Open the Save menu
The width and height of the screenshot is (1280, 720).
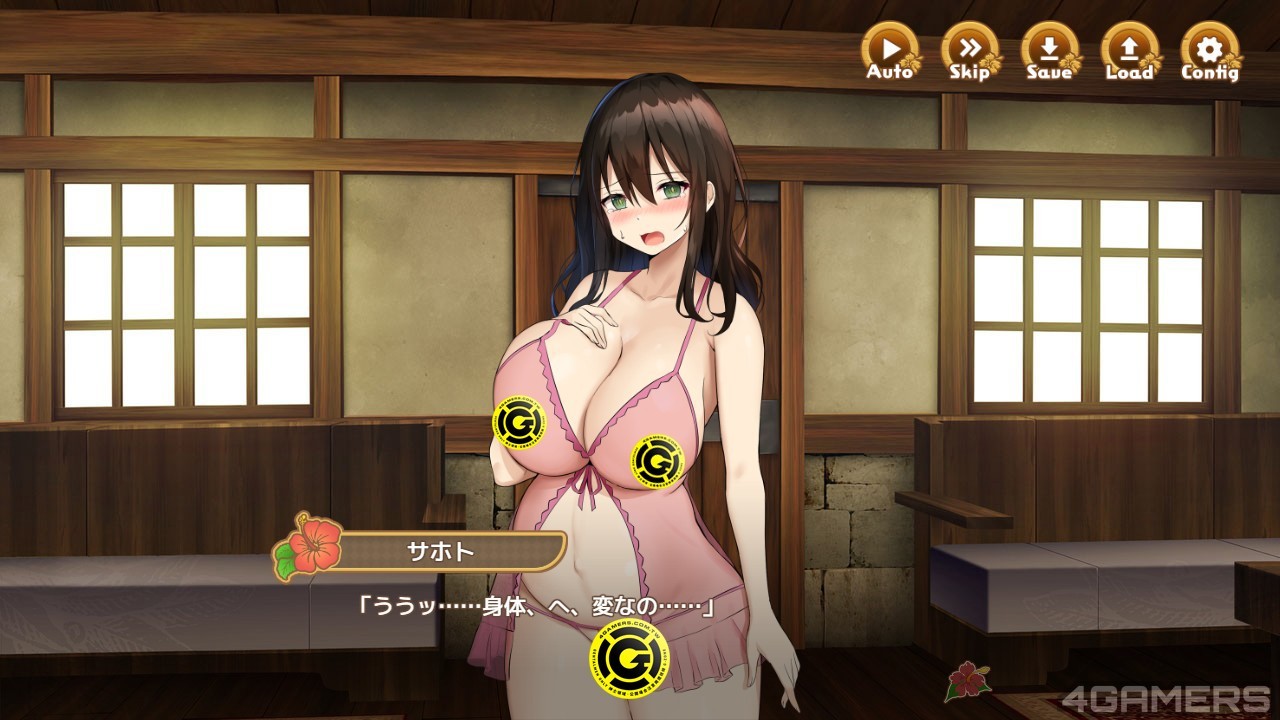(1049, 50)
